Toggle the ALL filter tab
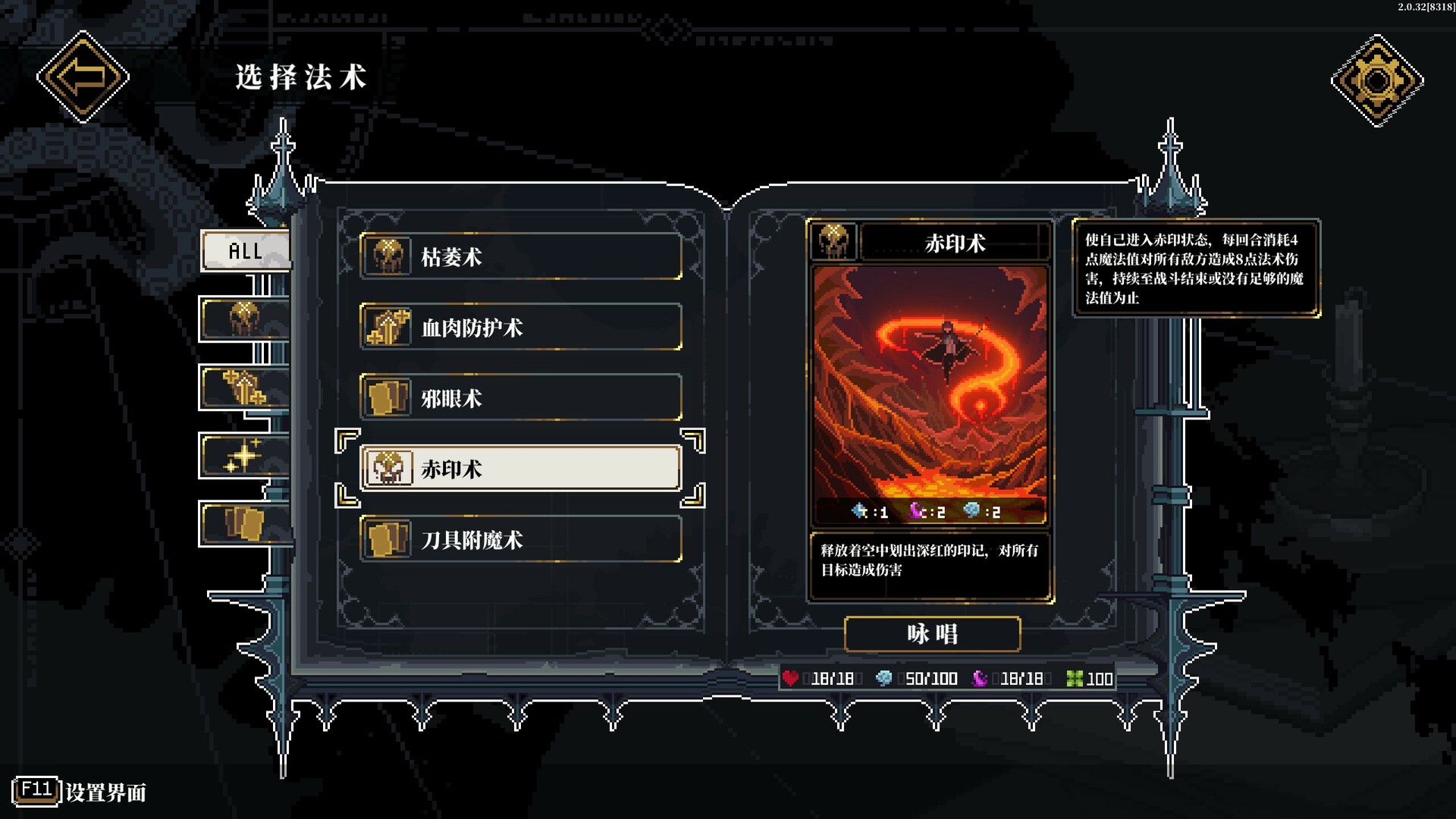The image size is (1456, 819). [245, 250]
